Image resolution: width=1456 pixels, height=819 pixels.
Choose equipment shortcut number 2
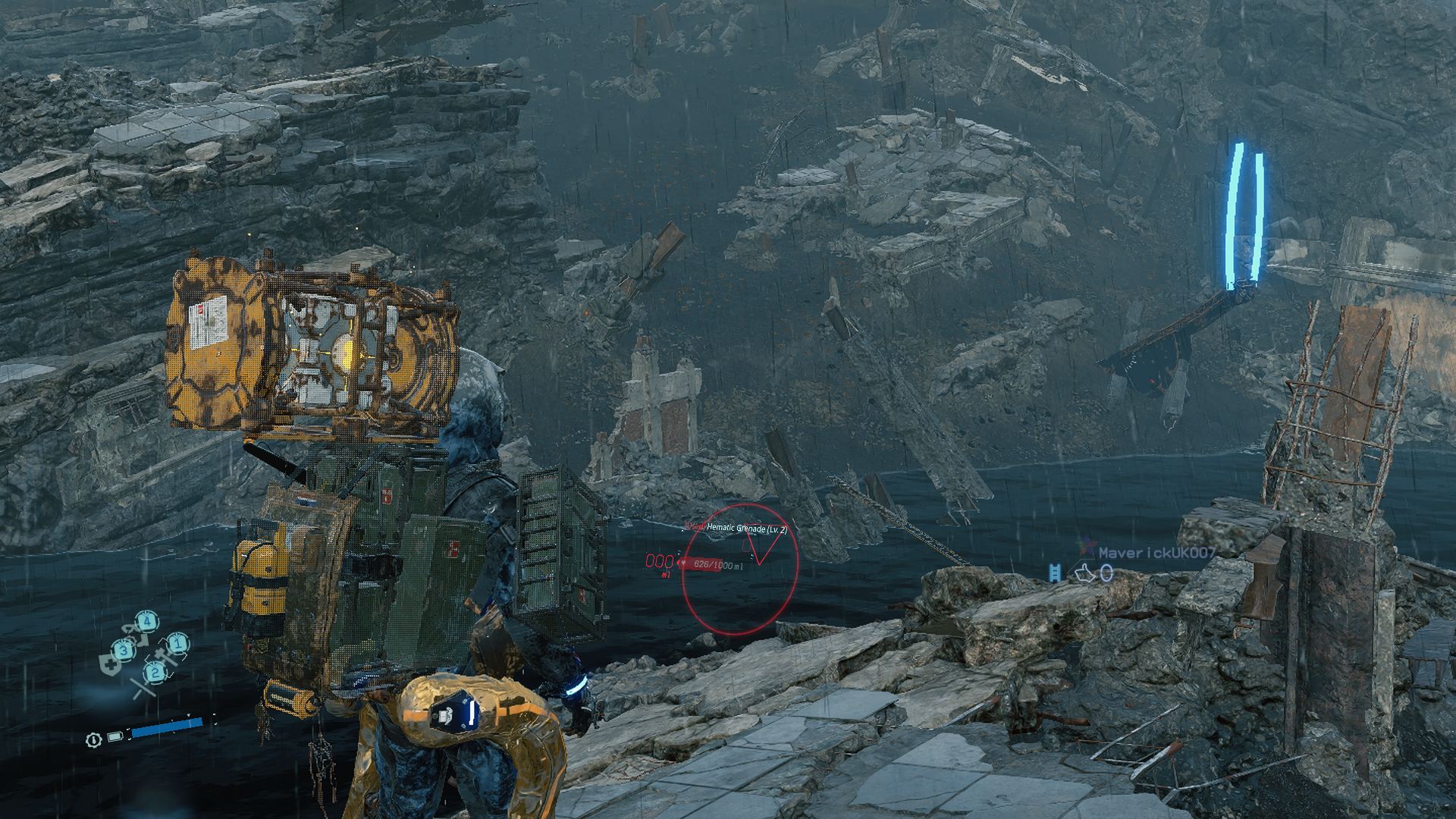tap(155, 672)
